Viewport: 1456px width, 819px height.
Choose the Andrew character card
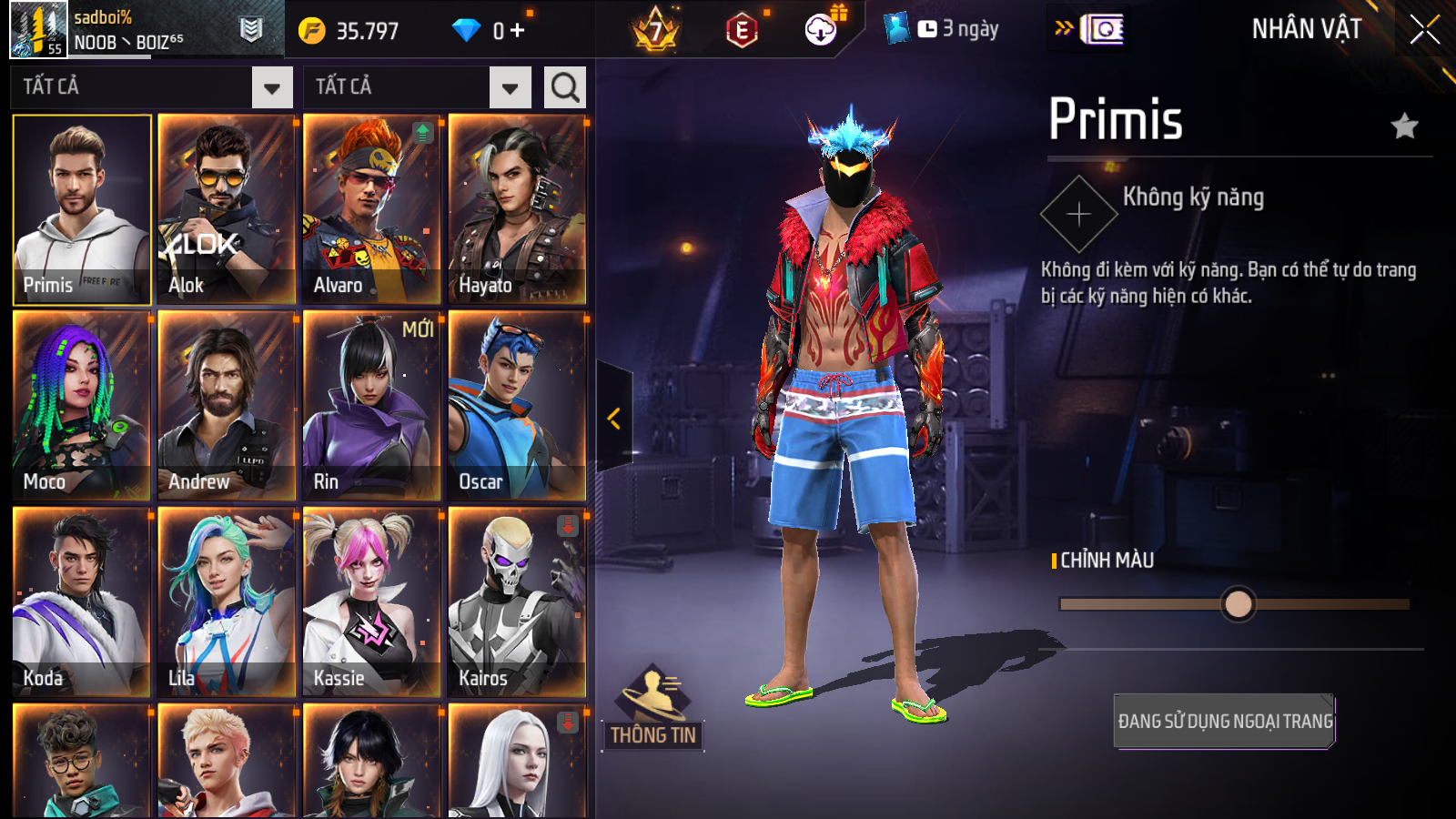pos(227,406)
